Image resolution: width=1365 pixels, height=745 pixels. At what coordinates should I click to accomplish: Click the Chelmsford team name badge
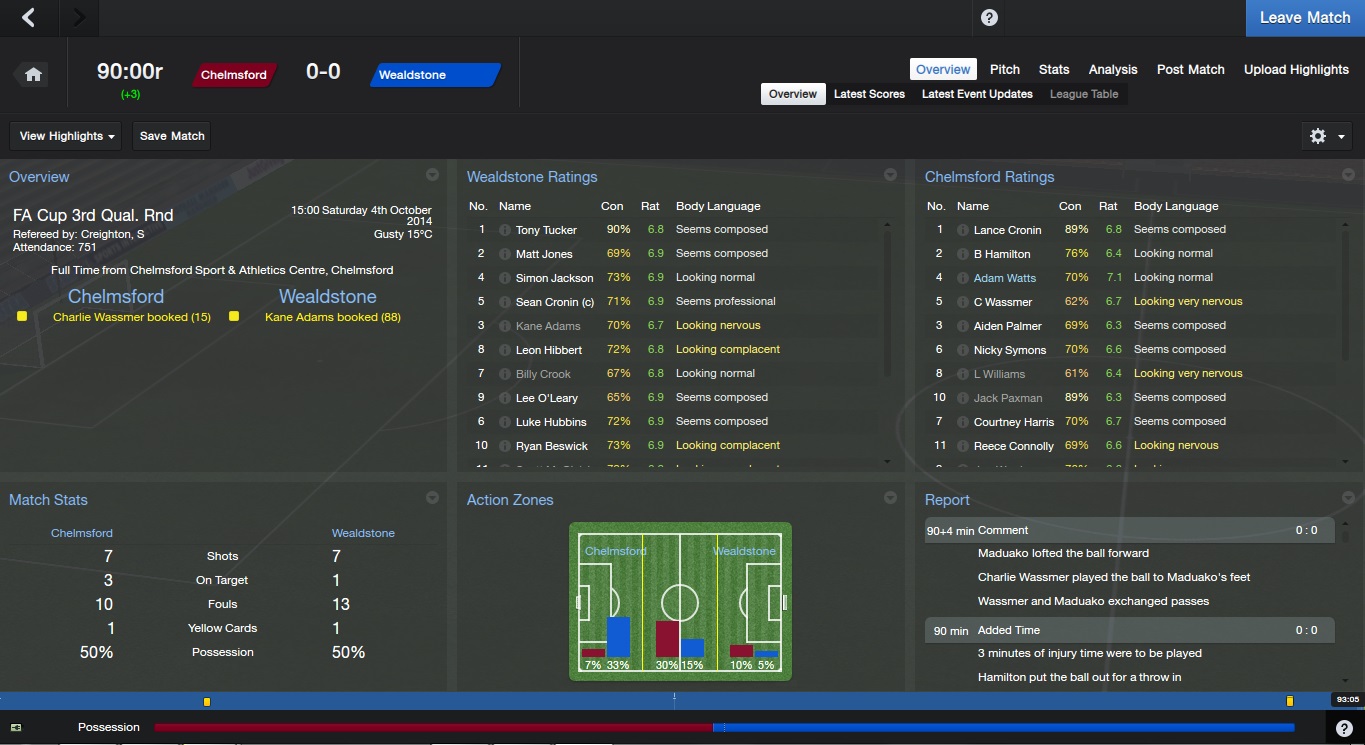pyautogui.click(x=234, y=75)
